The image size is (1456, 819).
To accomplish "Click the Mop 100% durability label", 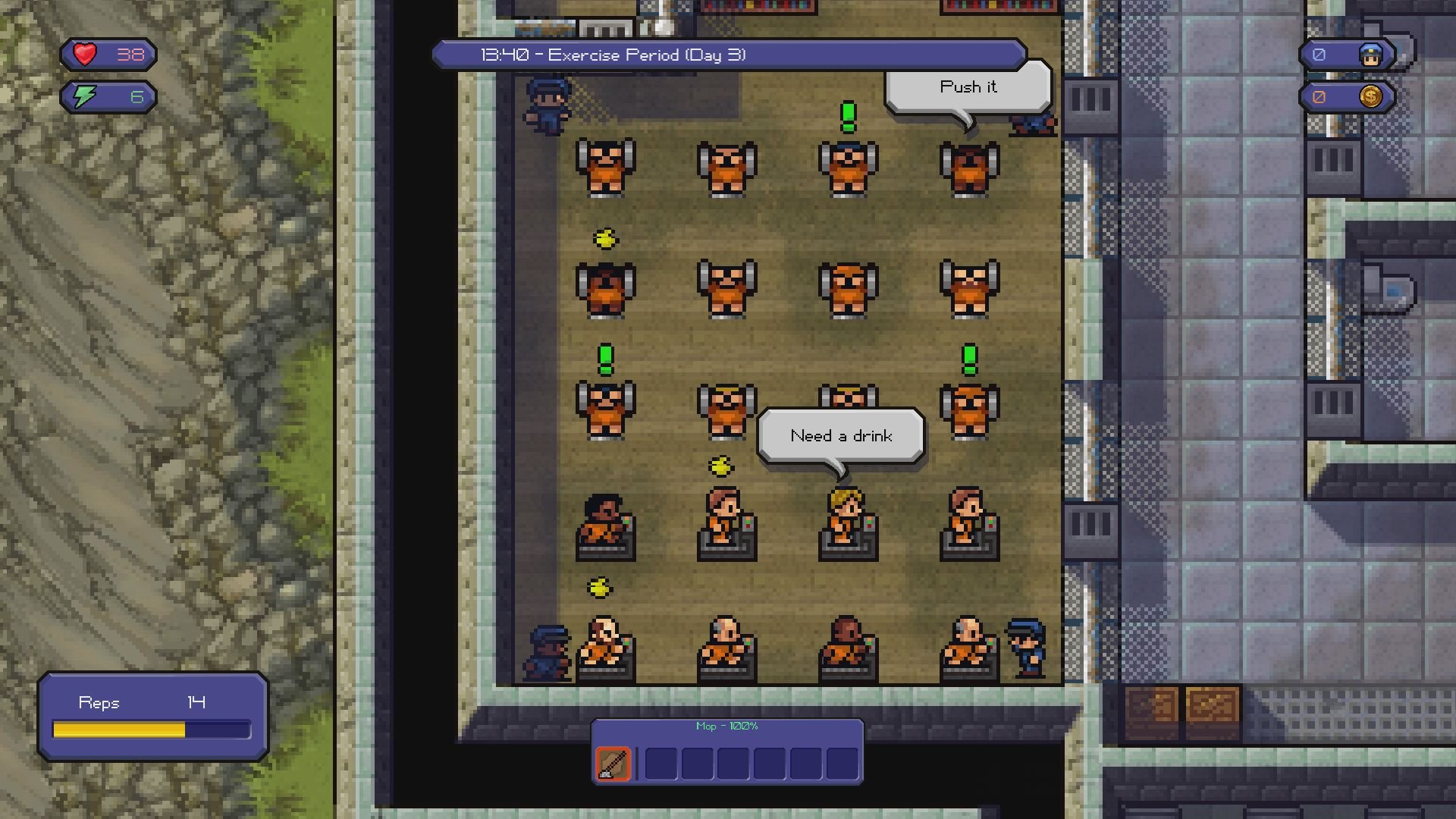I will click(x=727, y=726).
